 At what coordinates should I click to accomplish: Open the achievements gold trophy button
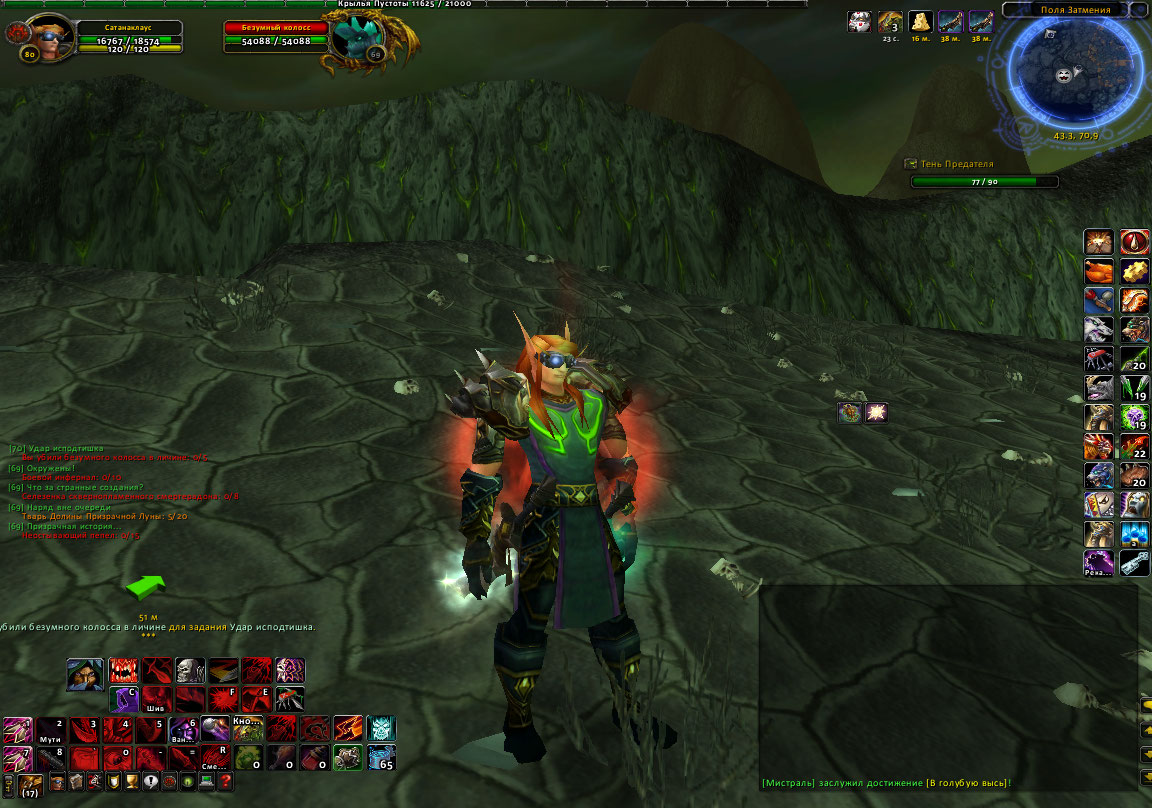tap(132, 782)
